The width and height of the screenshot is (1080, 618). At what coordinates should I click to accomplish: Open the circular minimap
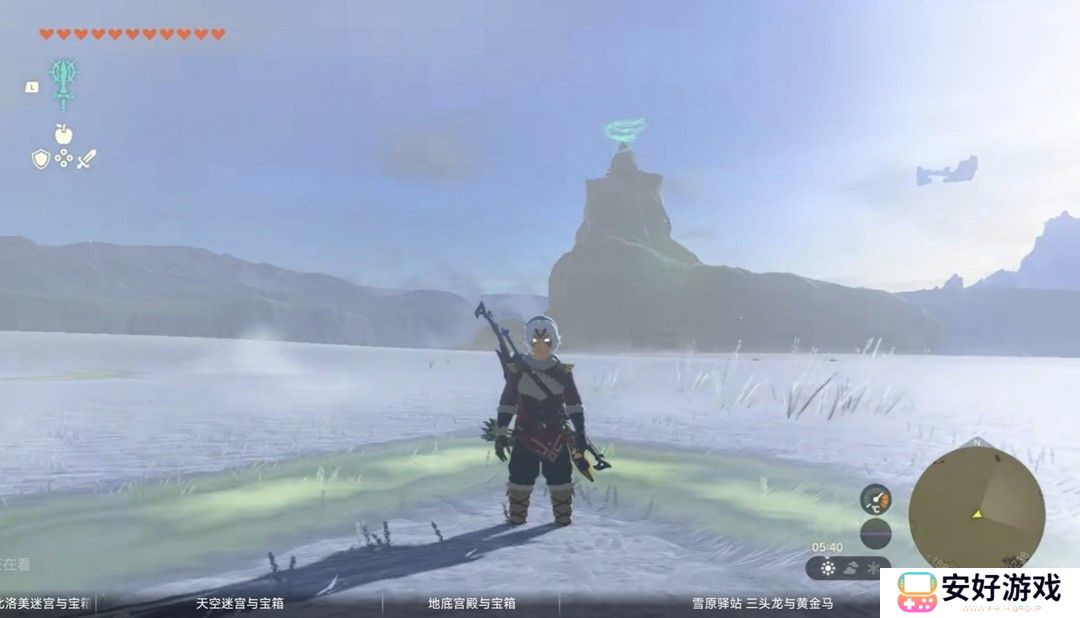pyautogui.click(x=976, y=506)
